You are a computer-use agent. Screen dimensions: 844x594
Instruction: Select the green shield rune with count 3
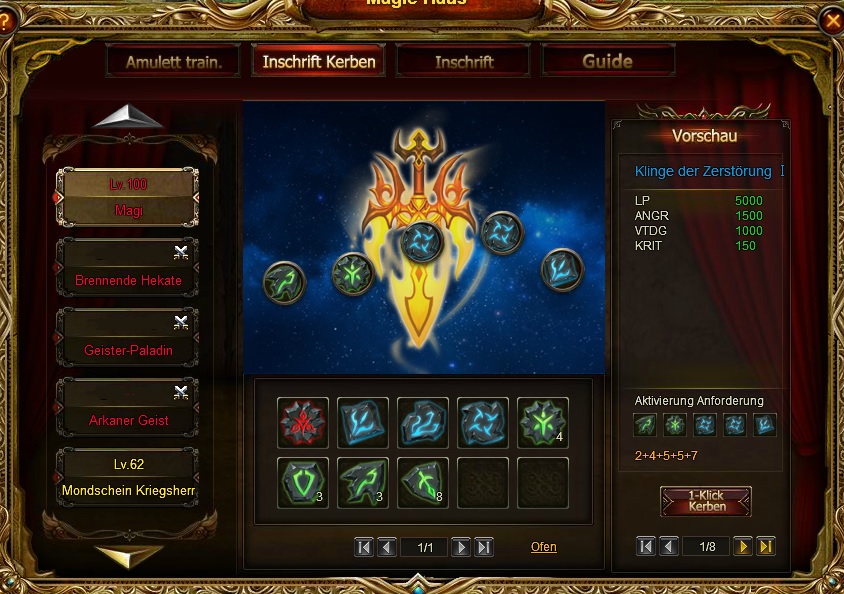coord(302,482)
